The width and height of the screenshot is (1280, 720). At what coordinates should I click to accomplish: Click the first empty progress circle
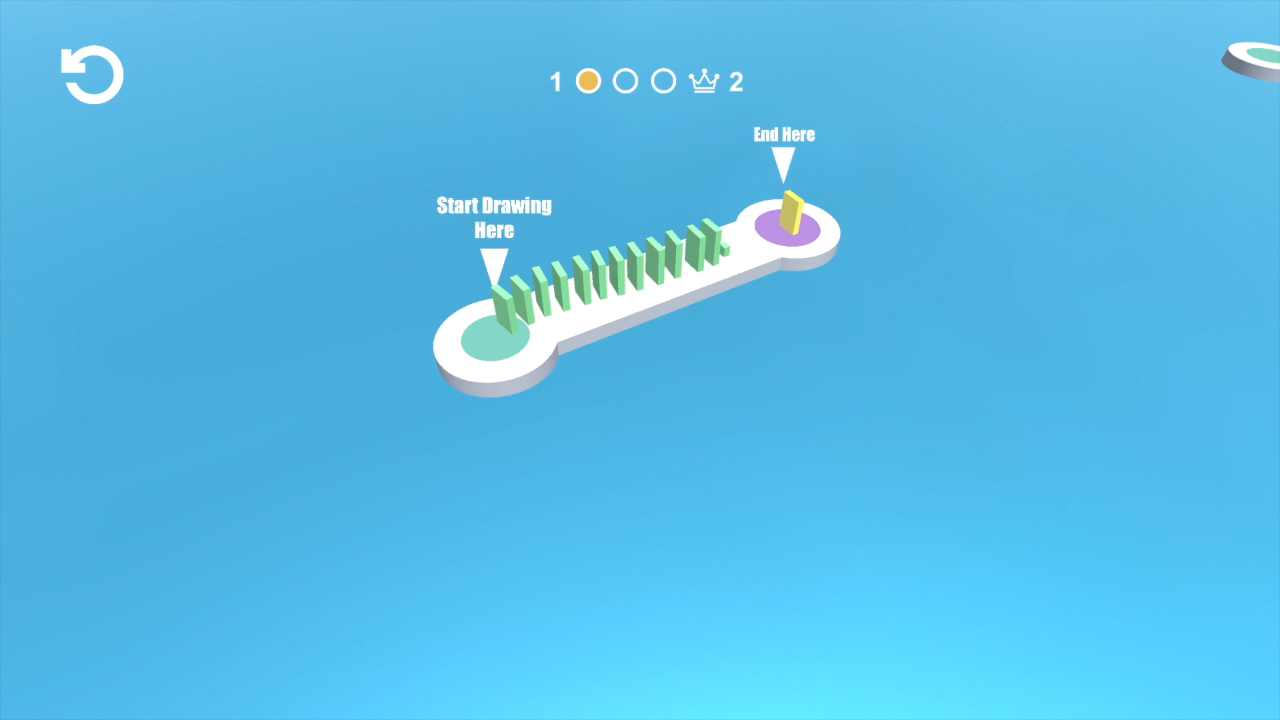[626, 80]
